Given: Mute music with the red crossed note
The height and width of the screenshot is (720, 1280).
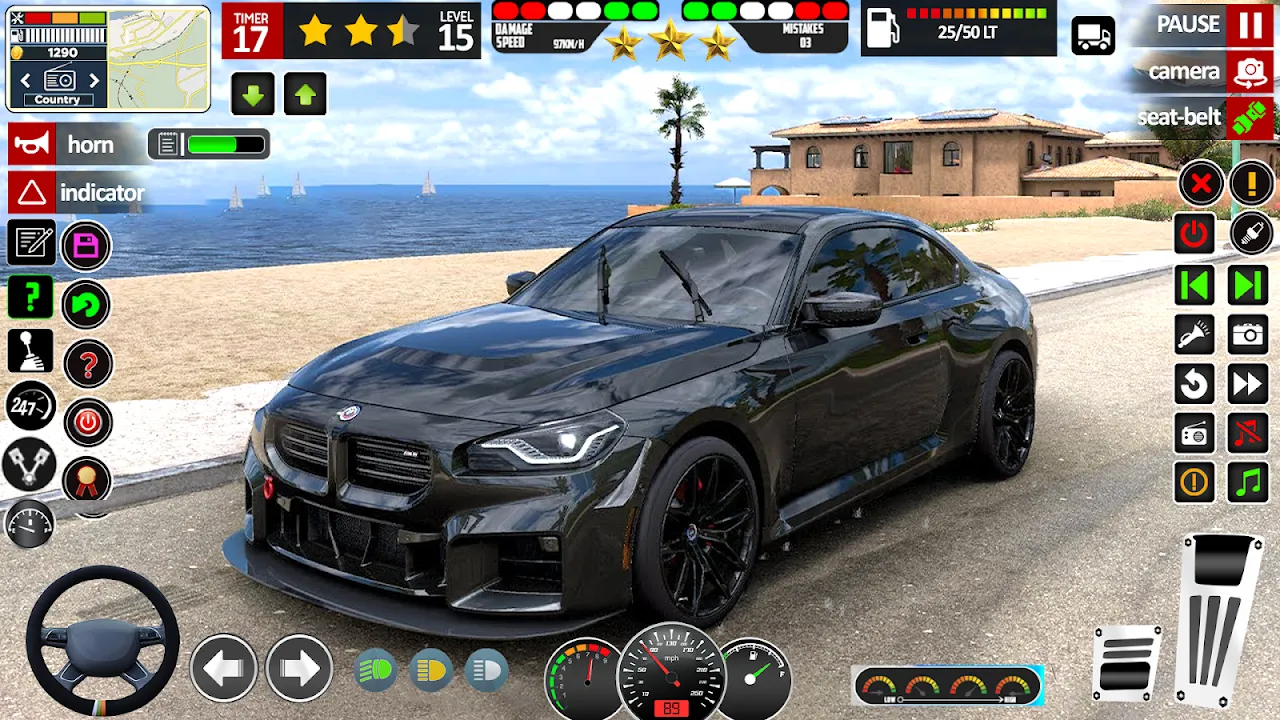Looking at the screenshot, I should [1248, 433].
